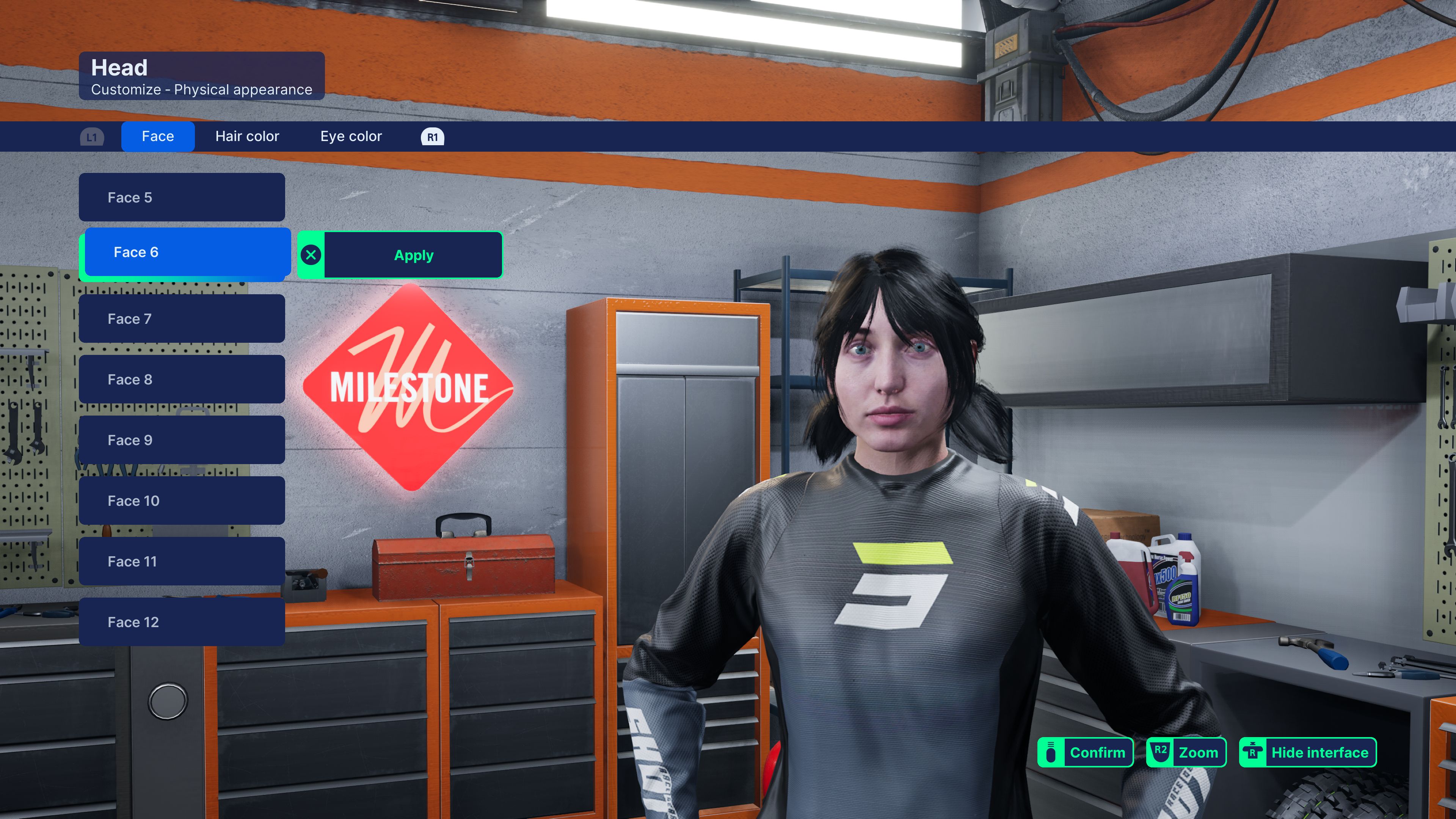The image size is (1456, 819).
Task: Select Face 5 from the list
Action: pos(182,197)
